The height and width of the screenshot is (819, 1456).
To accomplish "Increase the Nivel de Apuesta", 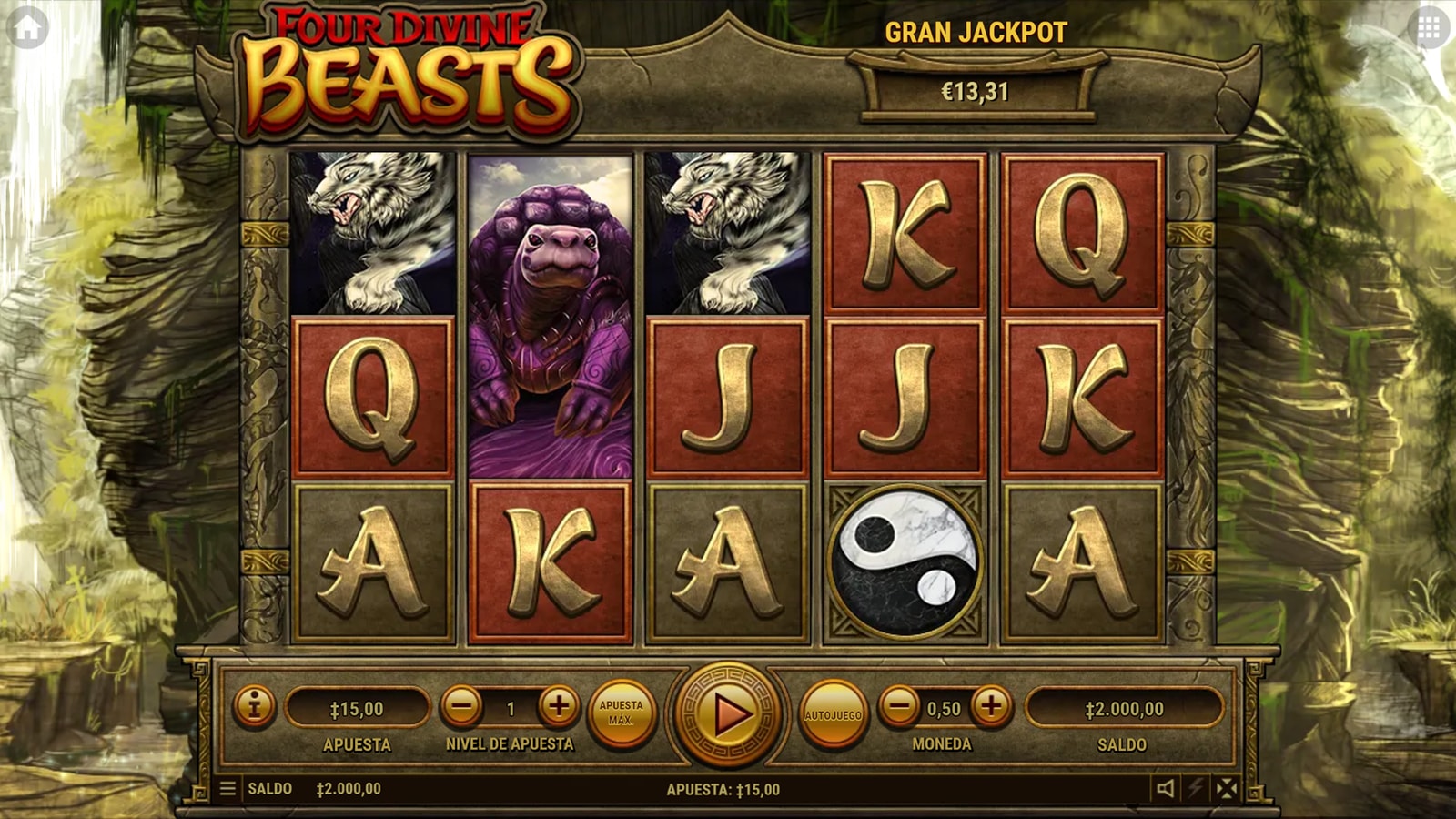I will click(559, 706).
